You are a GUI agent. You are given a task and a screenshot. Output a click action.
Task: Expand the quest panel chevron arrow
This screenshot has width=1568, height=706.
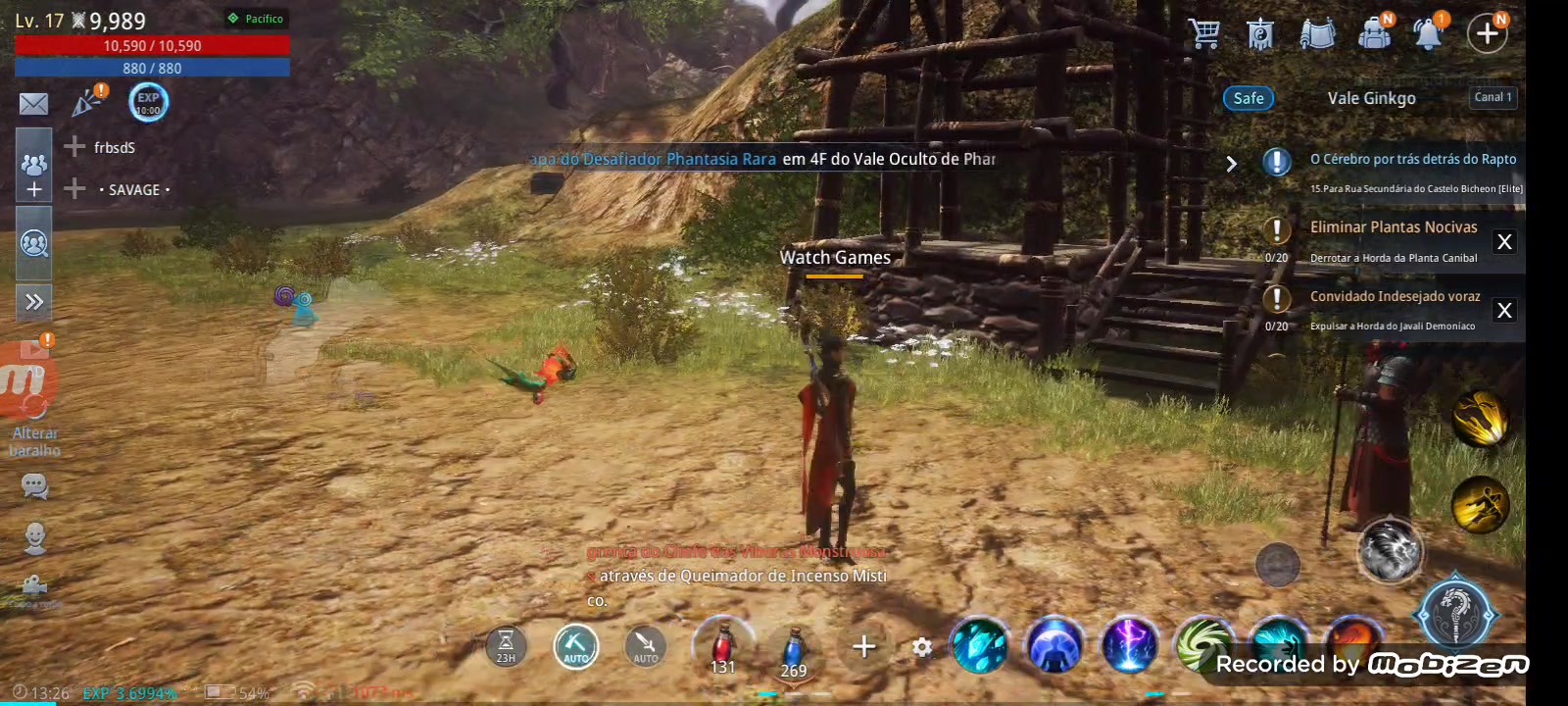[1233, 165]
